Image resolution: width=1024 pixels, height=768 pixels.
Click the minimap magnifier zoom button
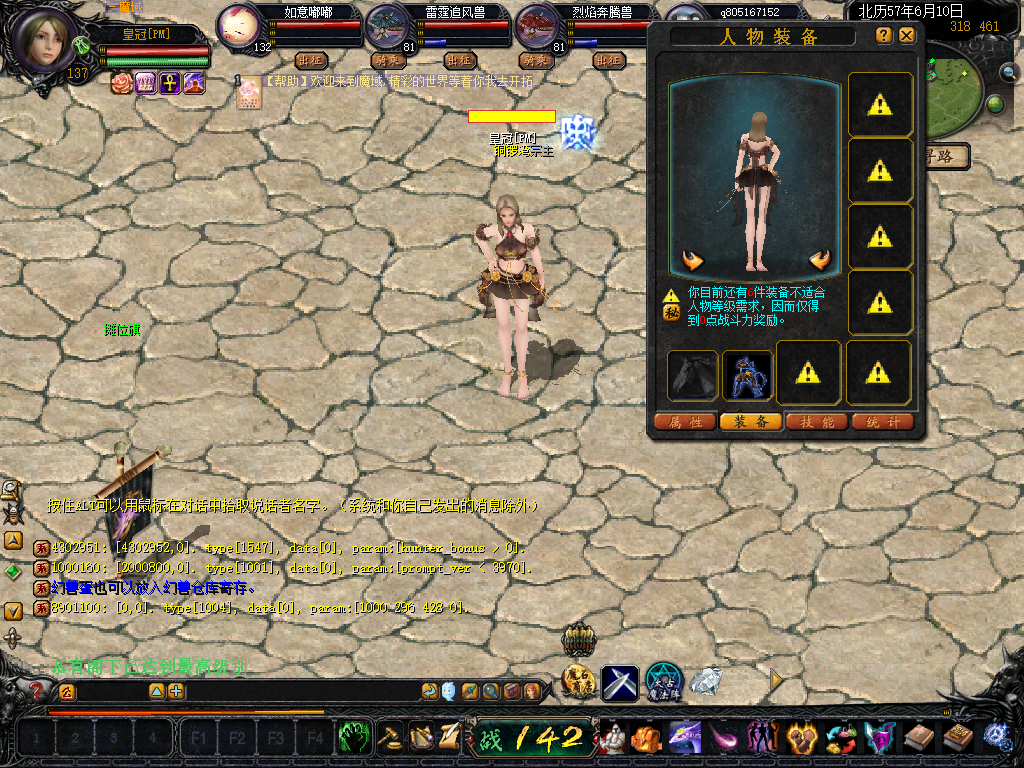click(x=1011, y=72)
